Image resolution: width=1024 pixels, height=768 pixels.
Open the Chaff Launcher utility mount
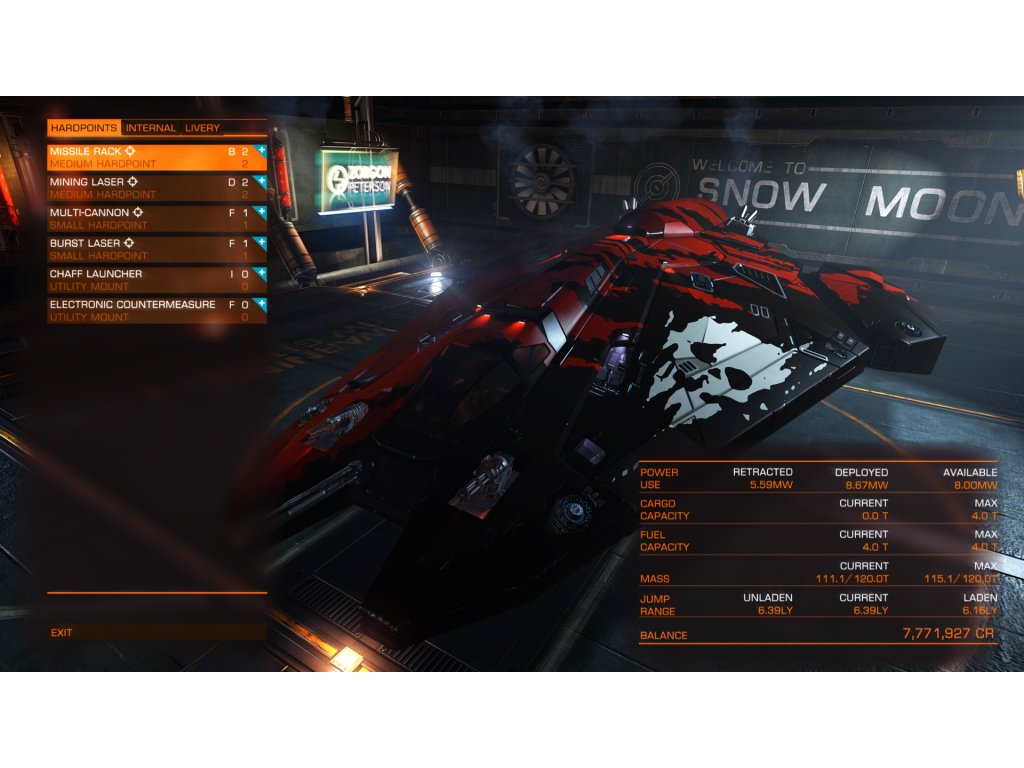[x=150, y=279]
